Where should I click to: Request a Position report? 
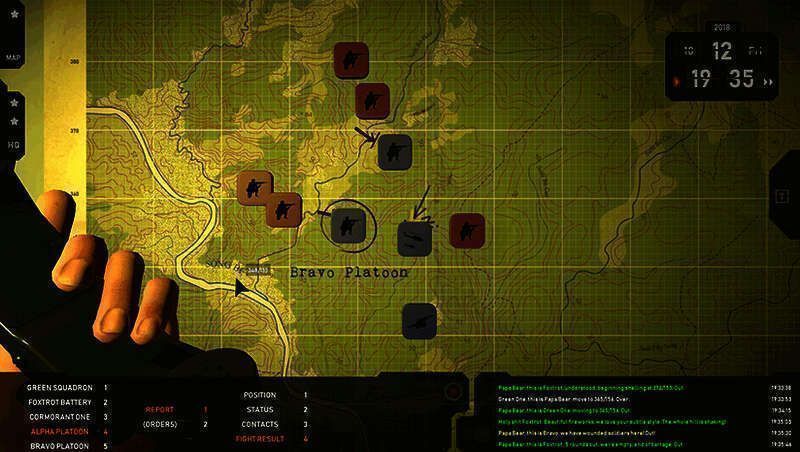pos(260,395)
